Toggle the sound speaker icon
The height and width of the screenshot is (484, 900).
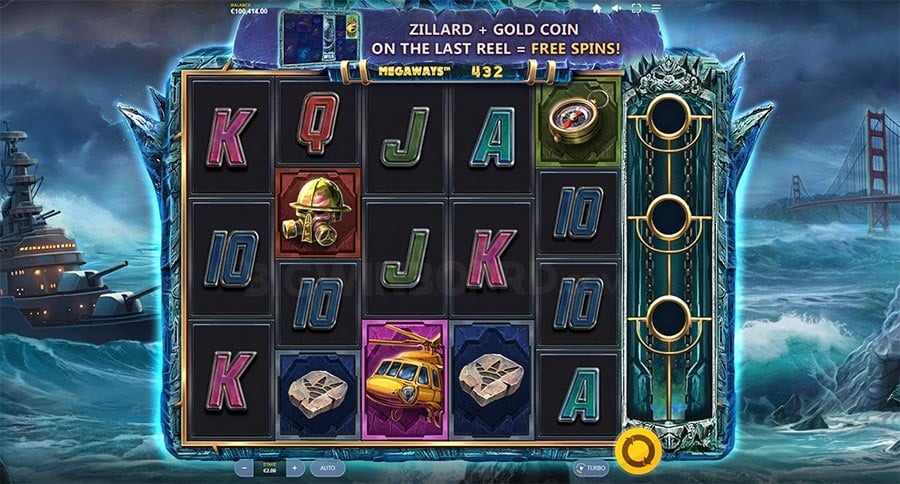617,8
